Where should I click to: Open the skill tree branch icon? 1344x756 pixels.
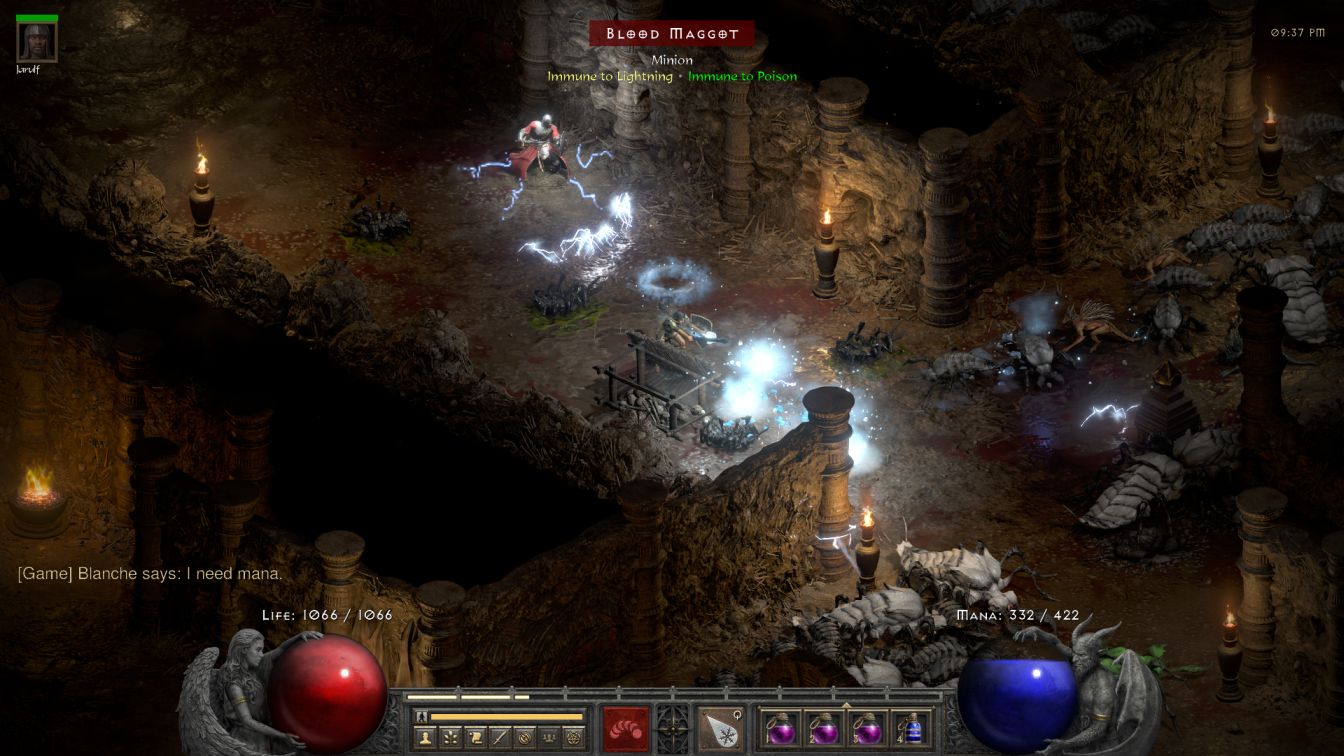pos(450,738)
